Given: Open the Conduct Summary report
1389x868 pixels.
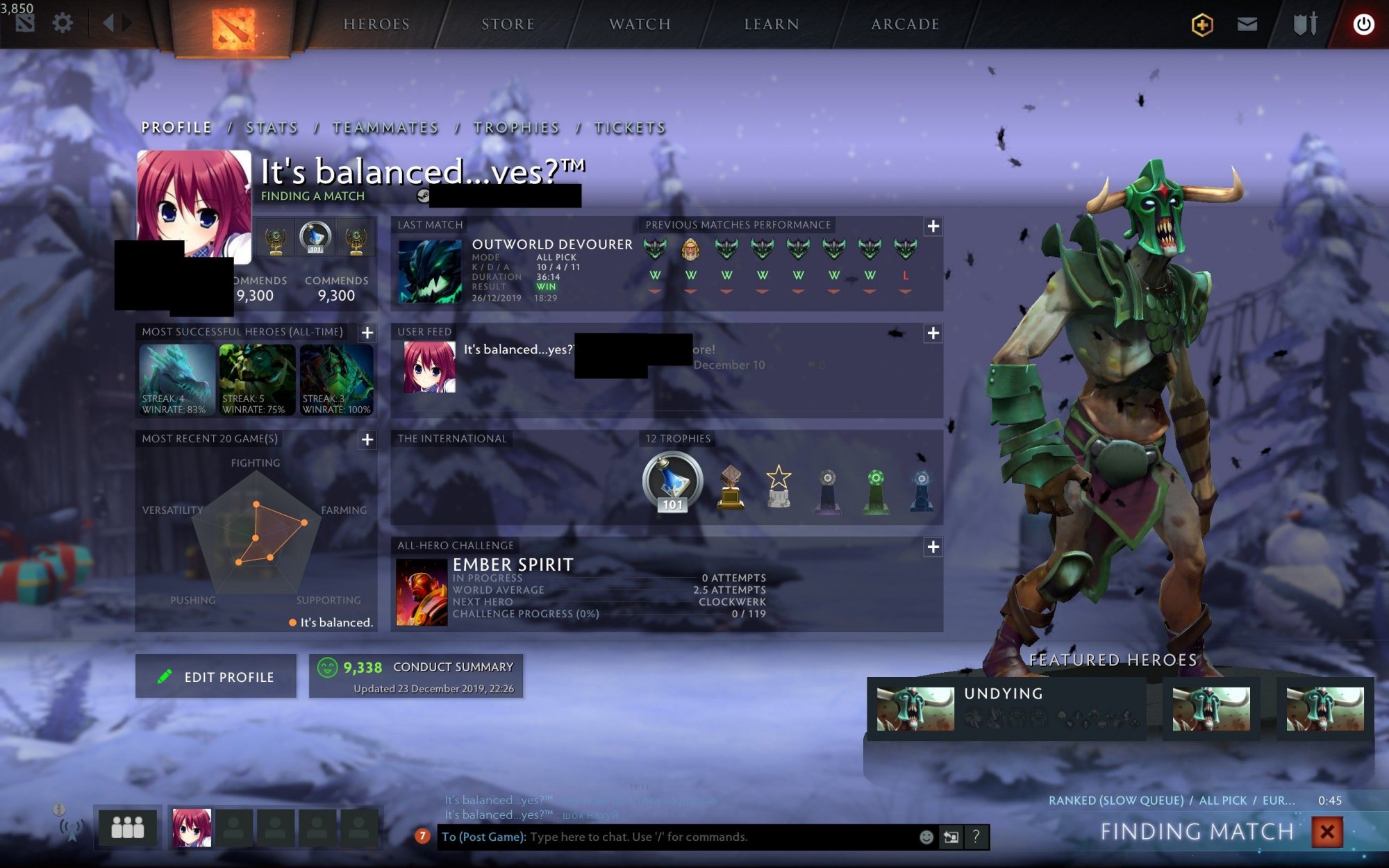Looking at the screenshot, I should click(x=416, y=676).
